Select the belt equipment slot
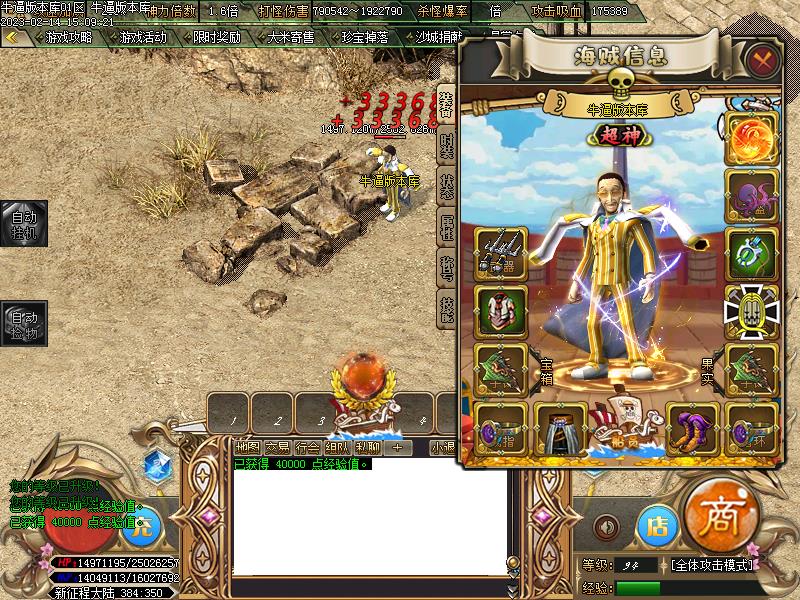Image resolution: width=800 pixels, height=600 pixels. (x=560, y=428)
